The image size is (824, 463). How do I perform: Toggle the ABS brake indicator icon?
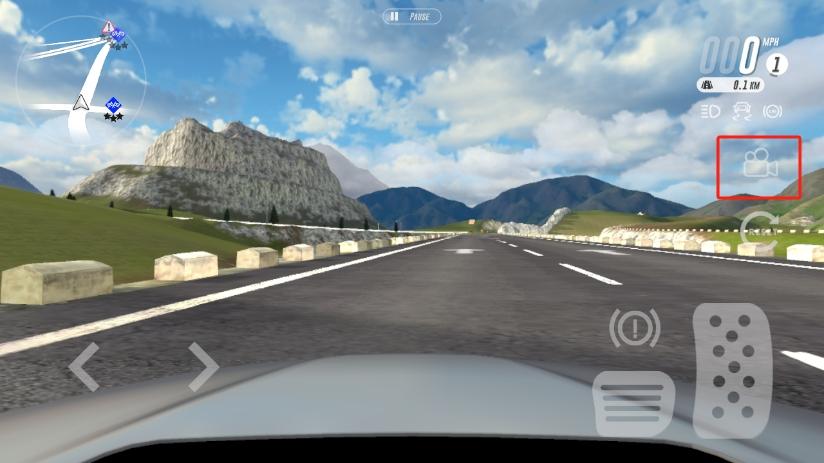point(772,111)
